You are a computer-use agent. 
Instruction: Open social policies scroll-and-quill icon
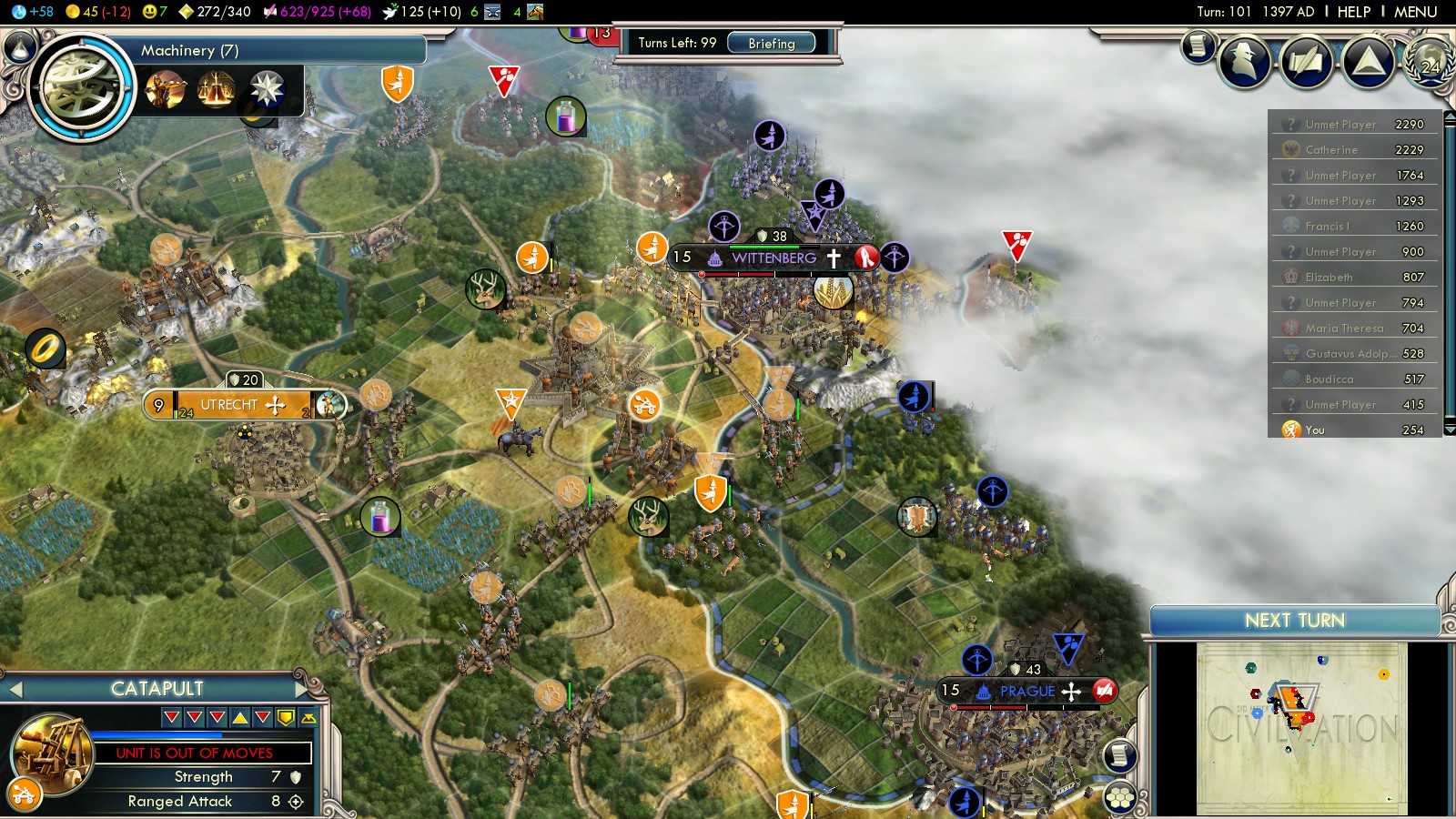[1306, 62]
